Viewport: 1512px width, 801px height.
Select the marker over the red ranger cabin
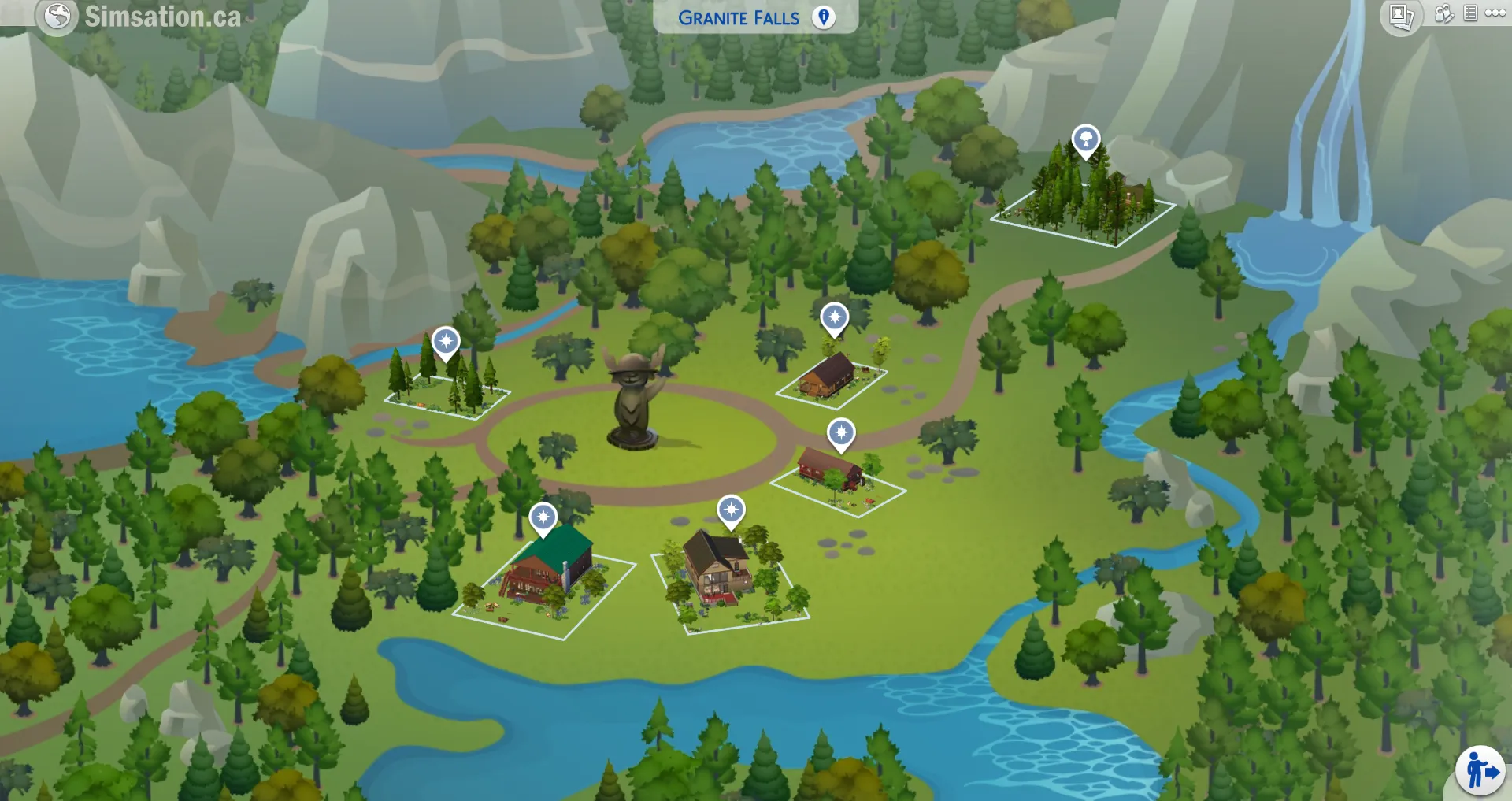coord(843,432)
